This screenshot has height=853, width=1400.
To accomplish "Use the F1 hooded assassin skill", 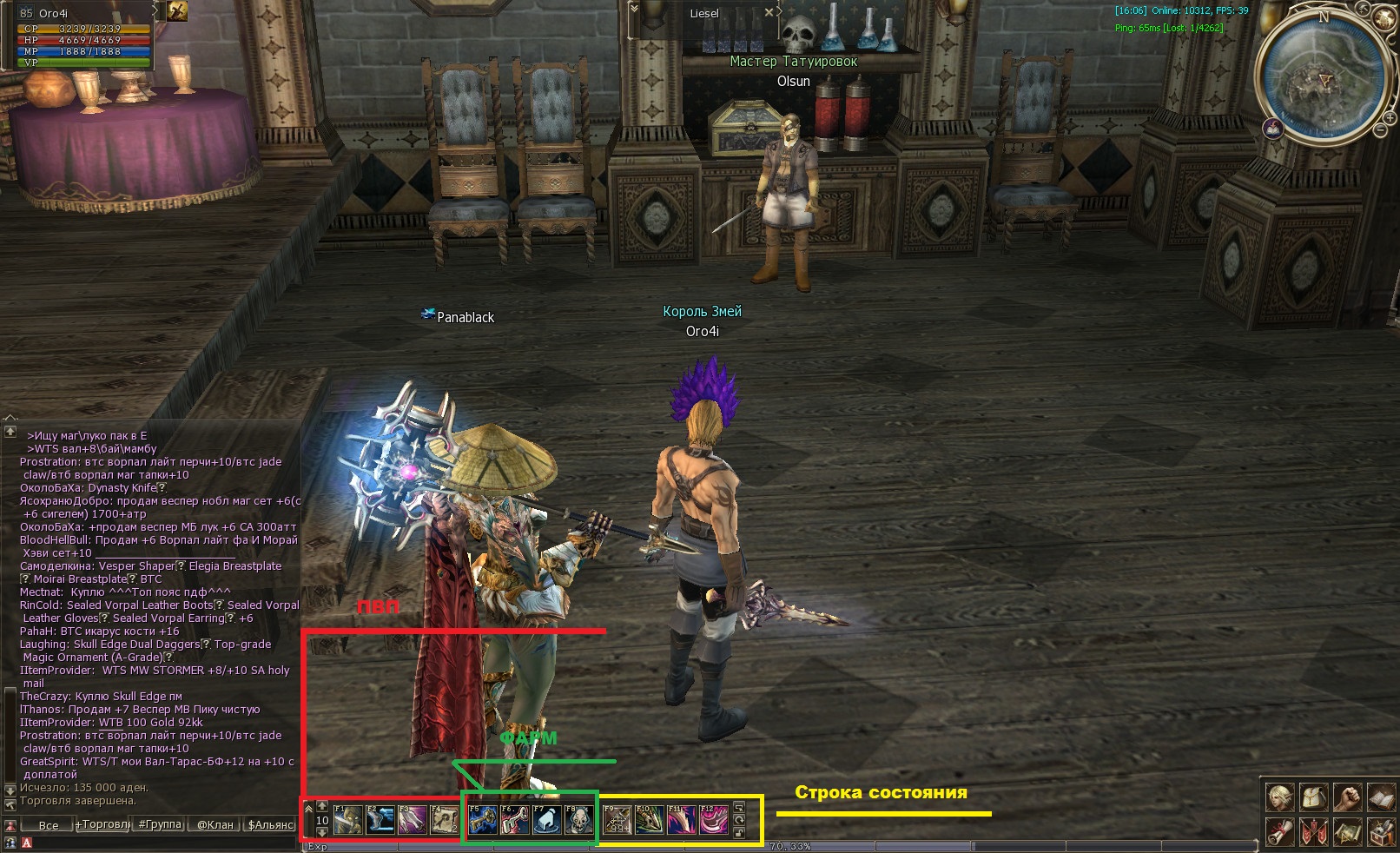I will 348,820.
